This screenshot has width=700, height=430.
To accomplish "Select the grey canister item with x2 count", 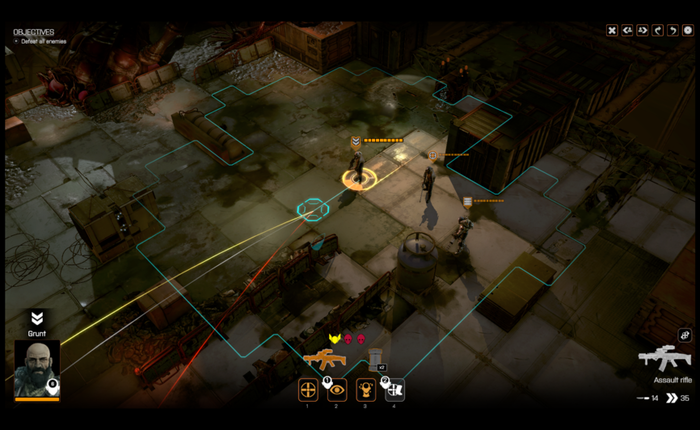I will [375, 359].
